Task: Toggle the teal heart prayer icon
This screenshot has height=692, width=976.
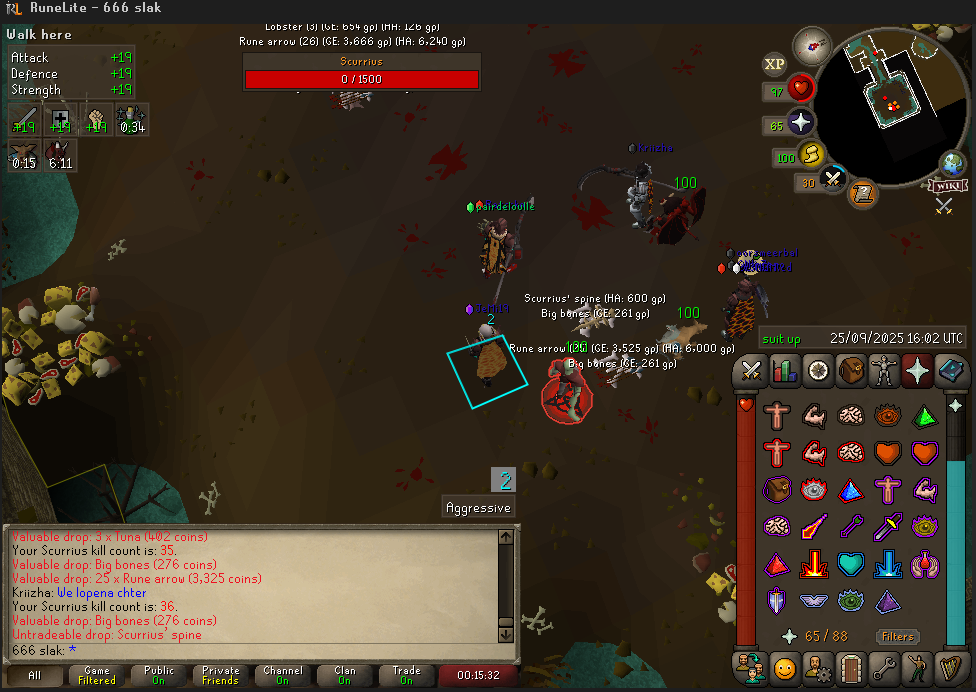Action: click(850, 564)
